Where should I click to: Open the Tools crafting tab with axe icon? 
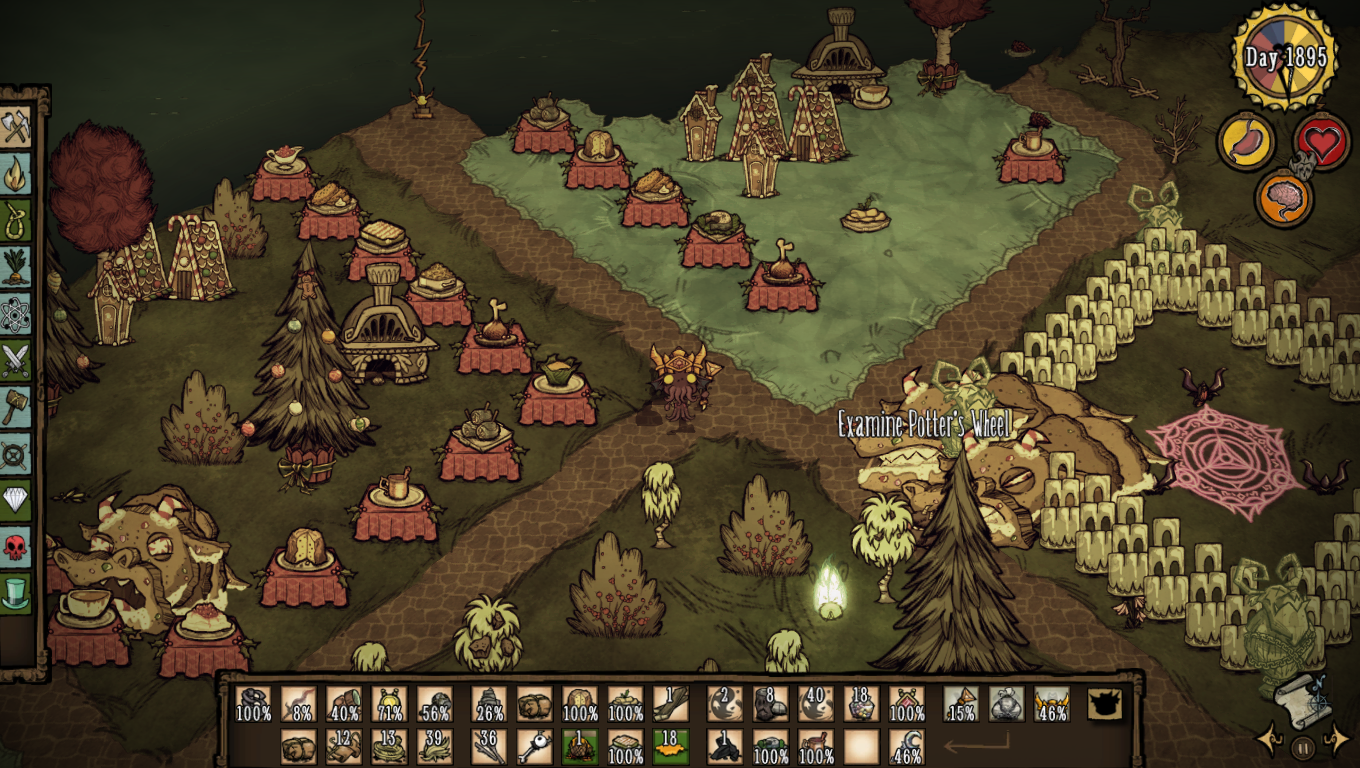point(16,127)
